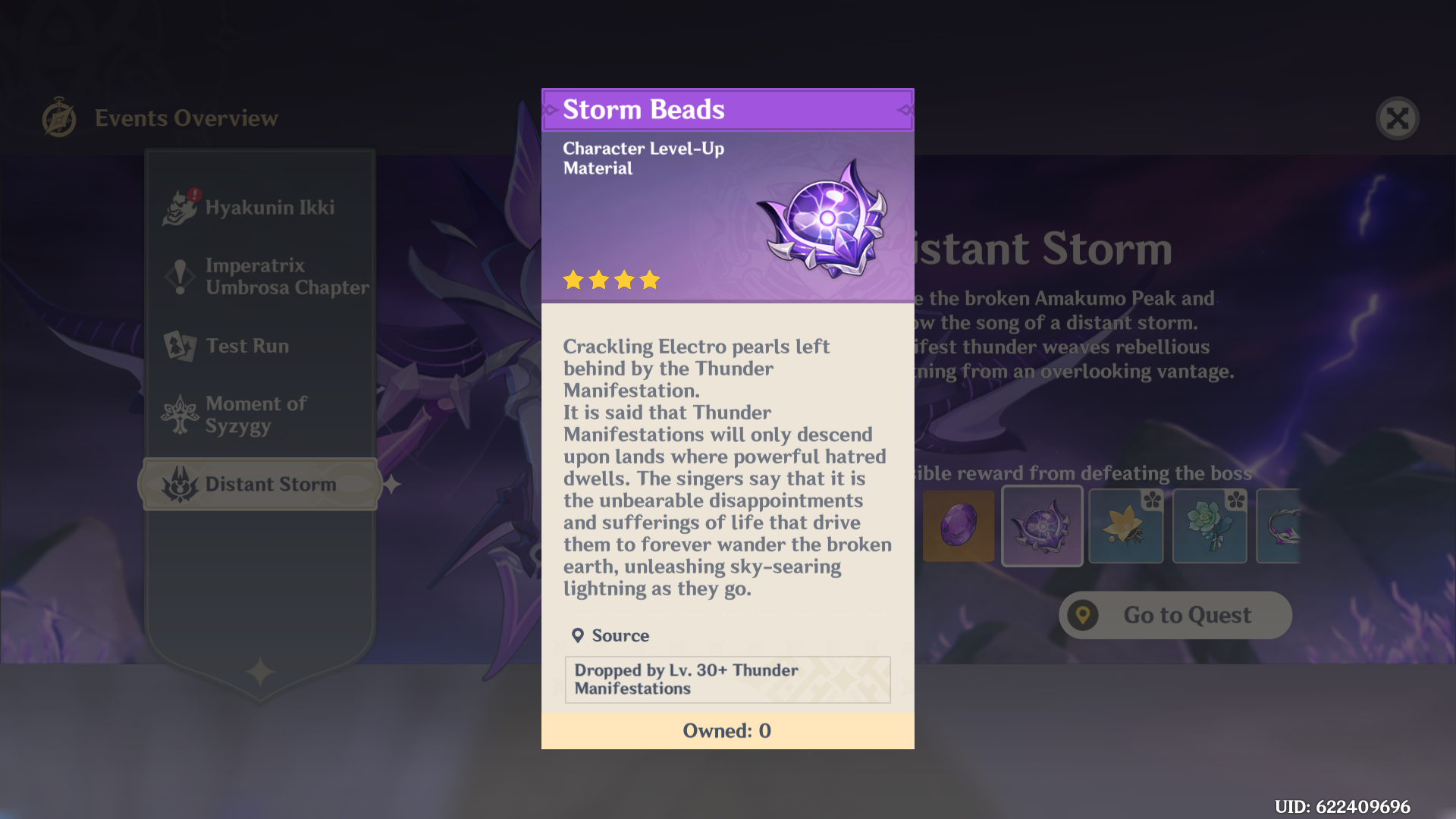This screenshot has height=819, width=1456.
Task: Click the storm emblem icon beside Distant Storm
Action: click(179, 484)
